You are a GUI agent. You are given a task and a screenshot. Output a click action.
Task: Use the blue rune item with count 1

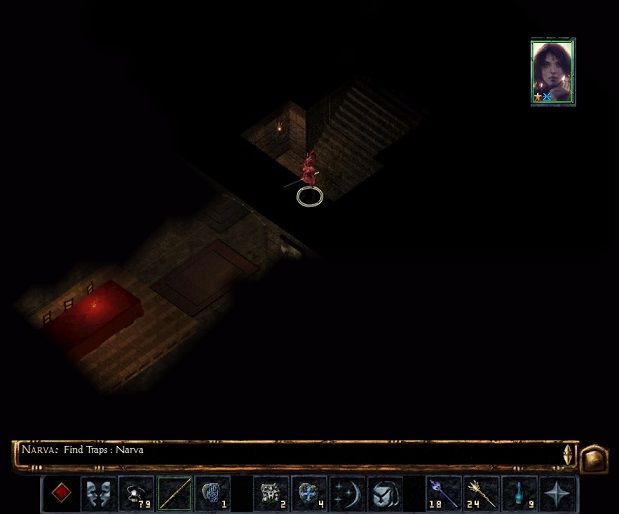[213, 493]
